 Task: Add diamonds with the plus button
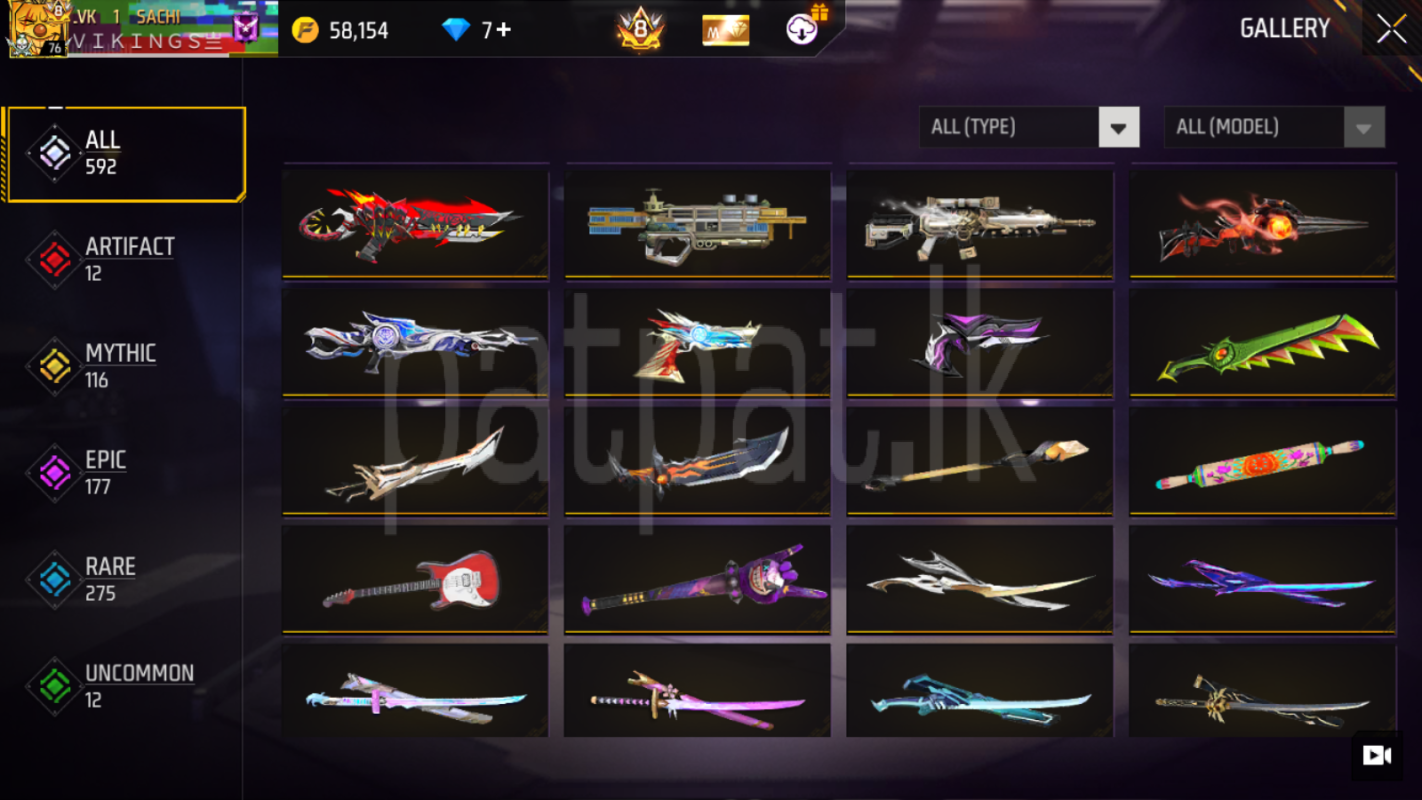503,30
